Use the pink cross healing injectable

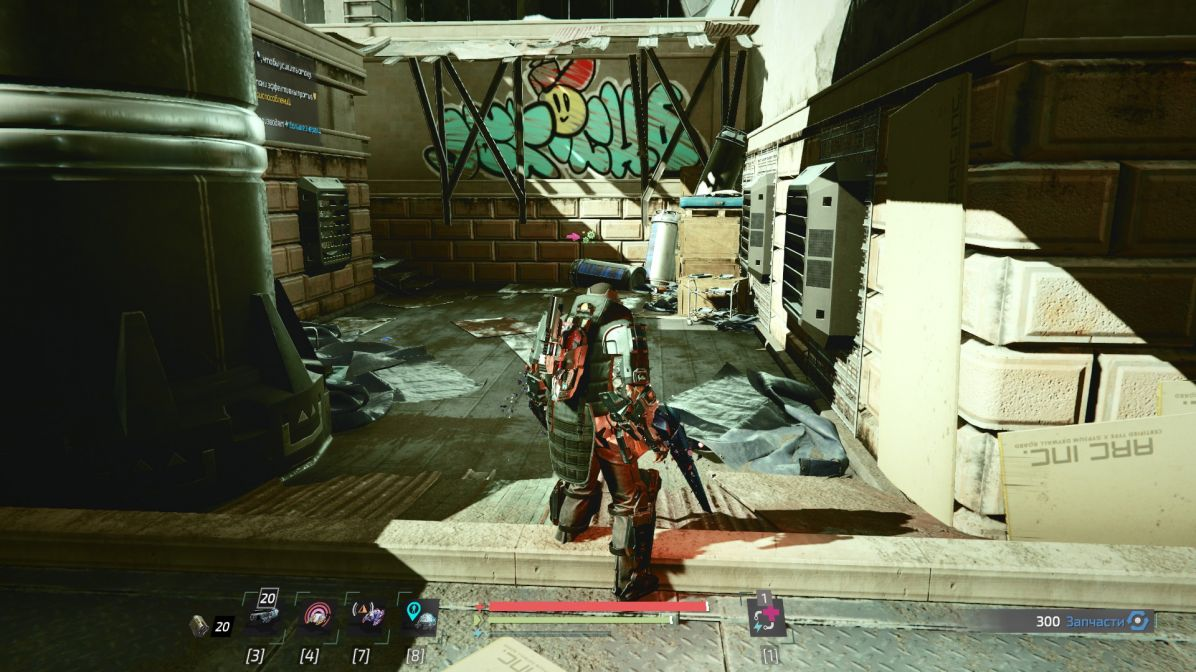(767, 619)
